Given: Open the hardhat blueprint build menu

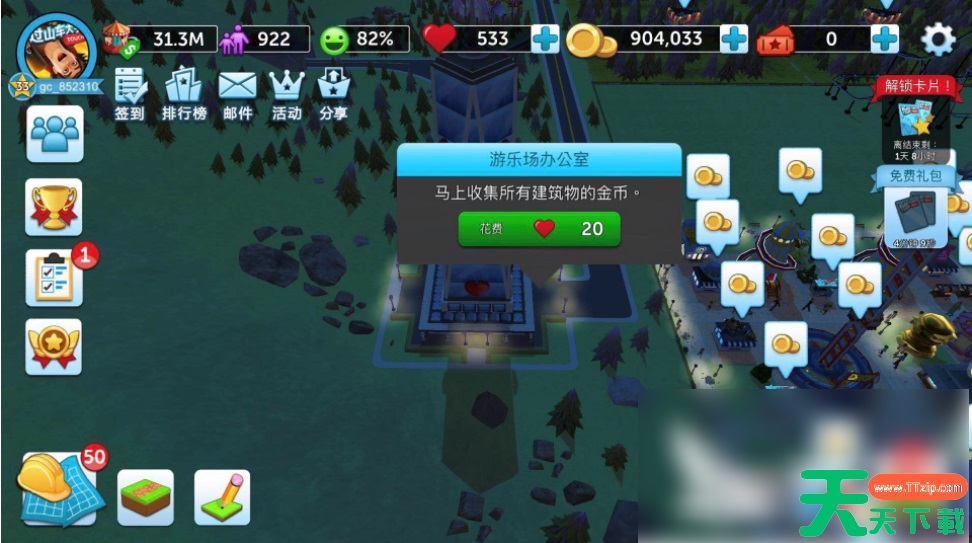Looking at the screenshot, I should [x=58, y=489].
